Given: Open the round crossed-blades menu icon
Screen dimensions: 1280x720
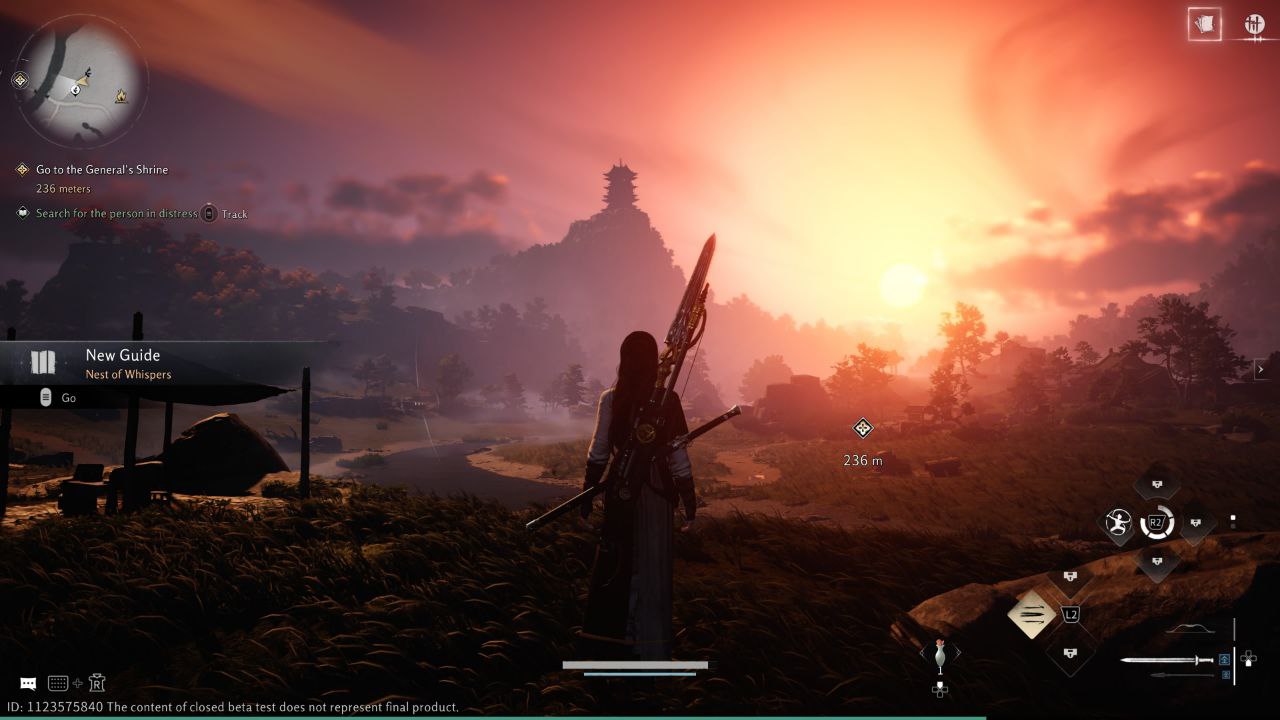Looking at the screenshot, I should click(x=1254, y=25).
